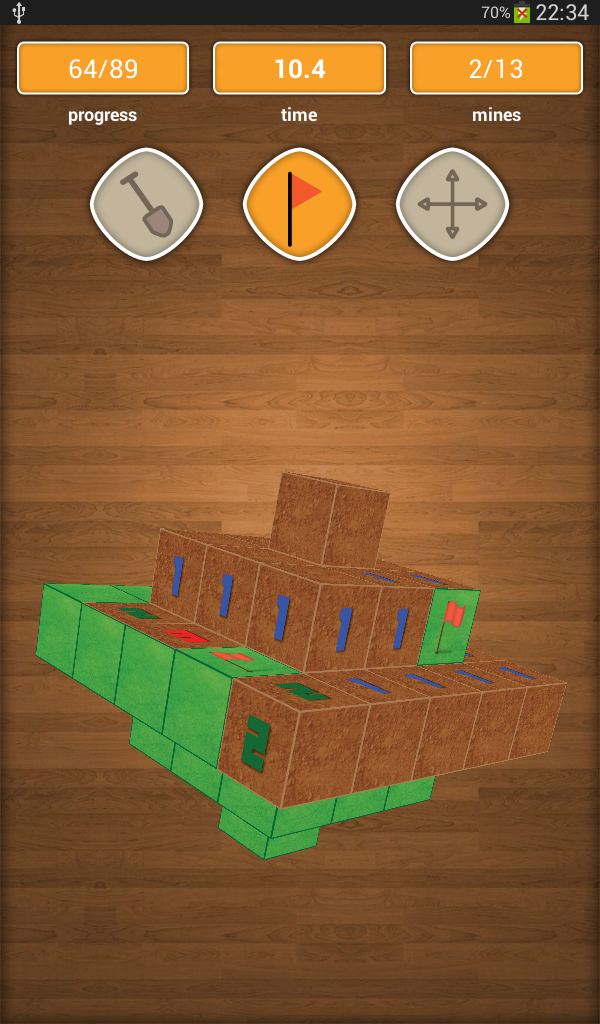
Task: Tap the dirt tile with the large green 2
Action: (255, 743)
